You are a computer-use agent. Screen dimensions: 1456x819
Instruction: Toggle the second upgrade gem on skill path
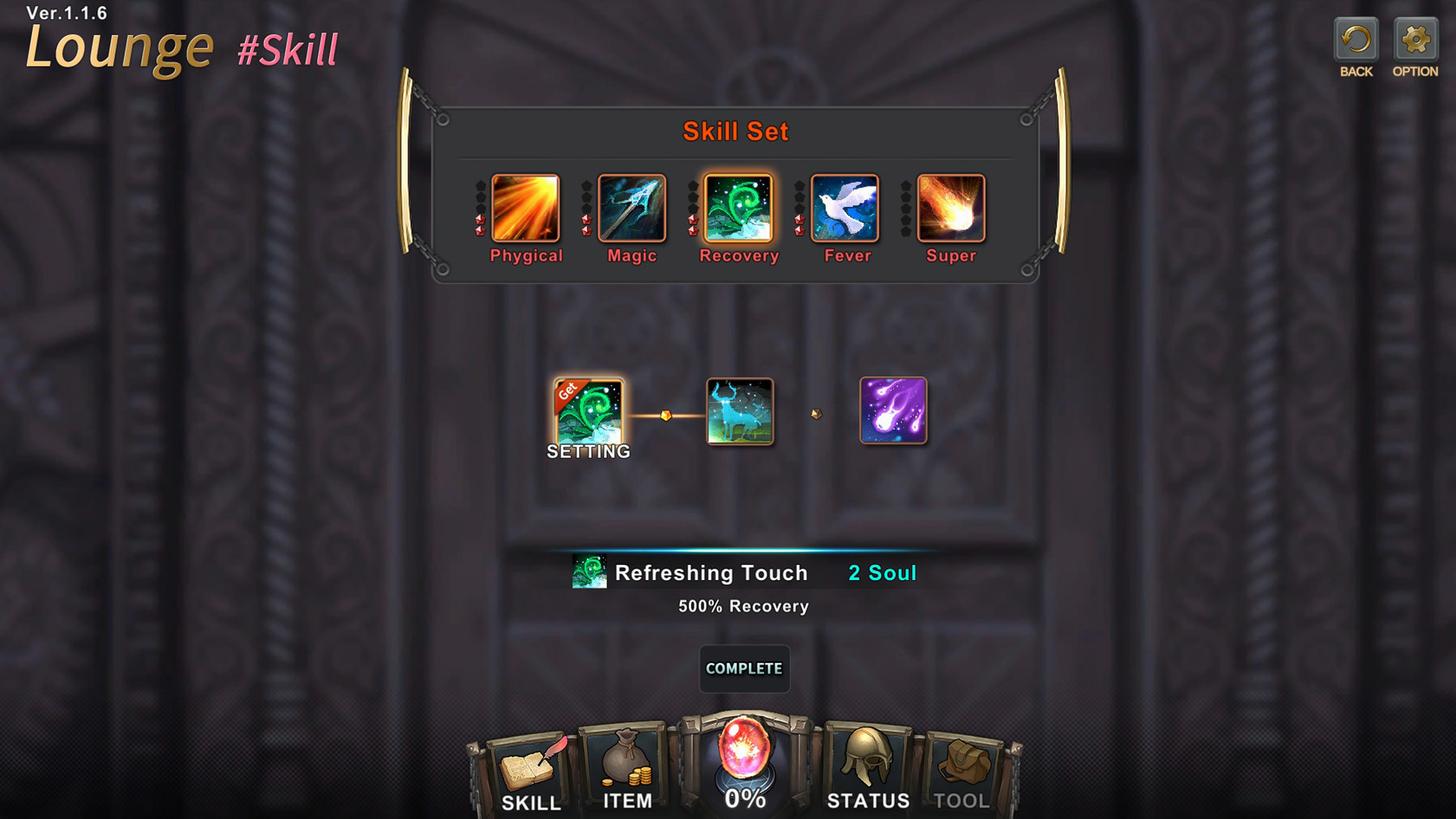click(x=818, y=413)
